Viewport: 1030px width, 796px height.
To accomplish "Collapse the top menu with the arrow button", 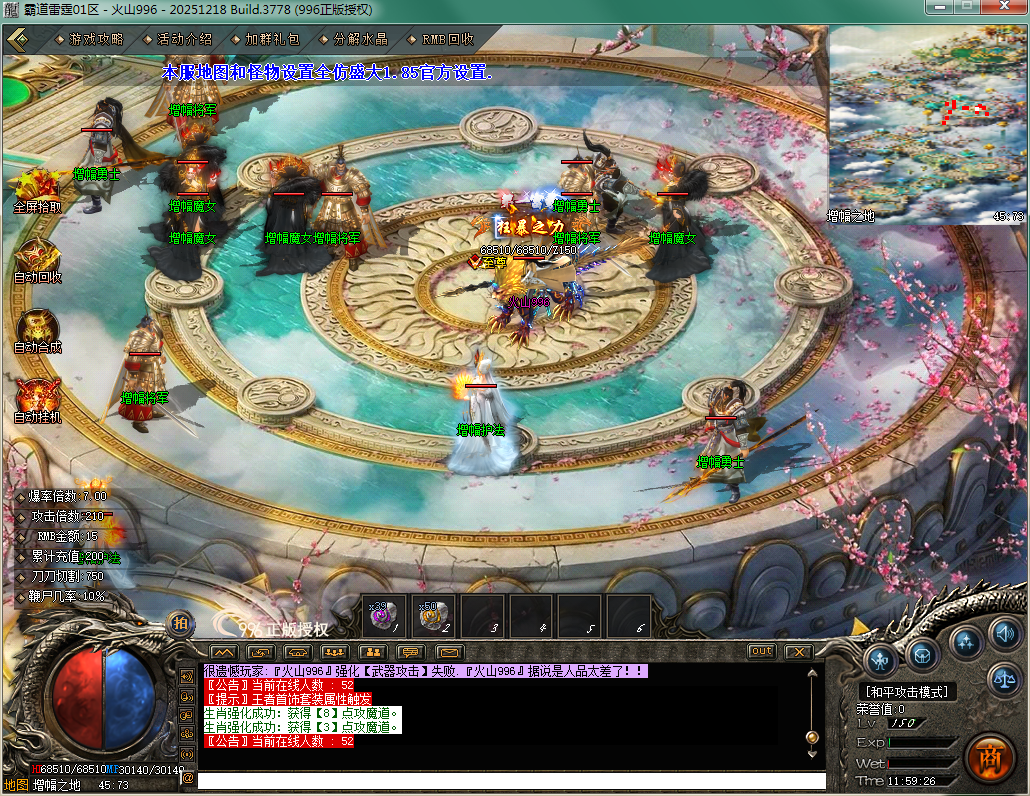I will [17, 39].
